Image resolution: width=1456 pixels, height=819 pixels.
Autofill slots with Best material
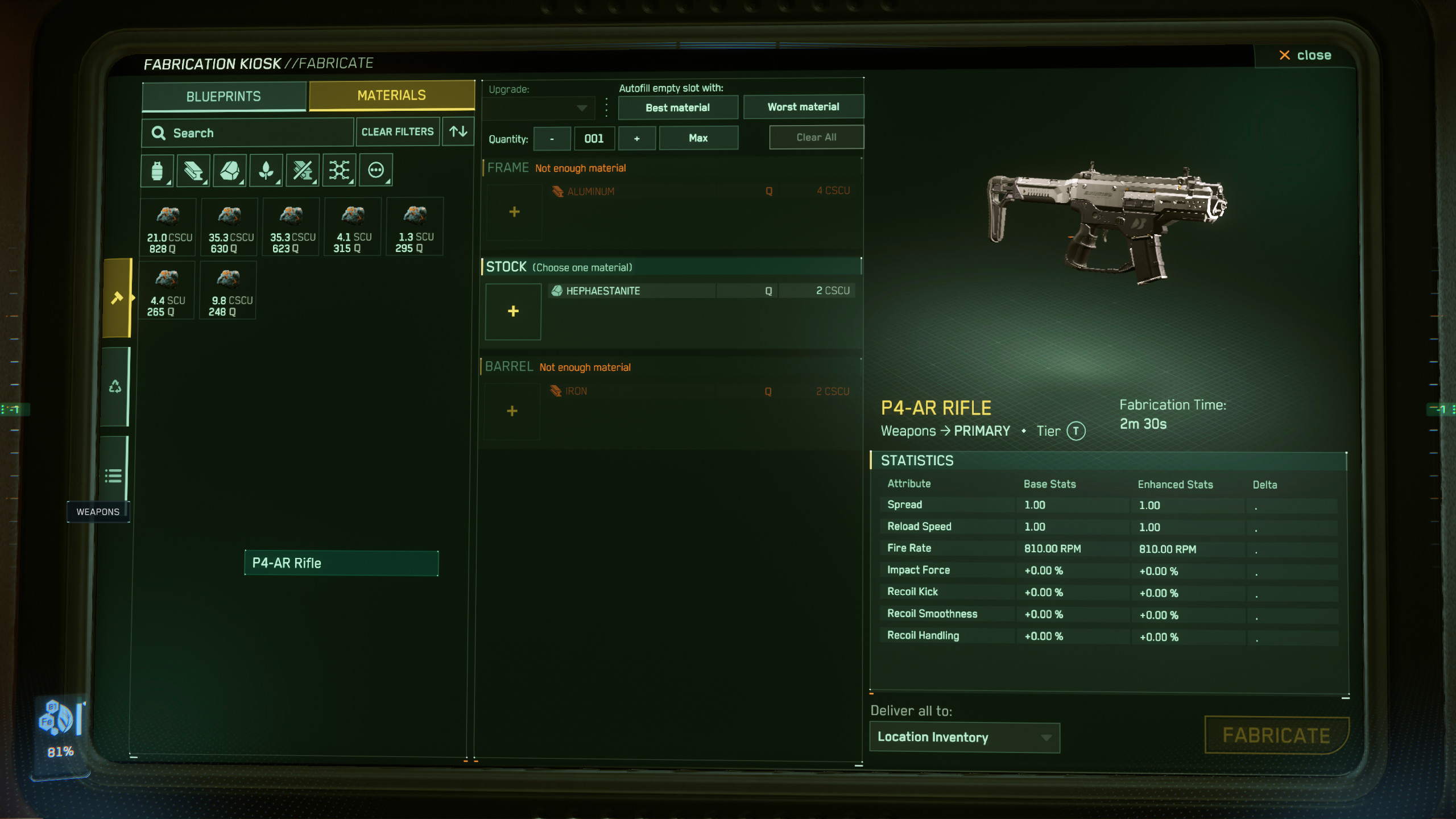(677, 107)
